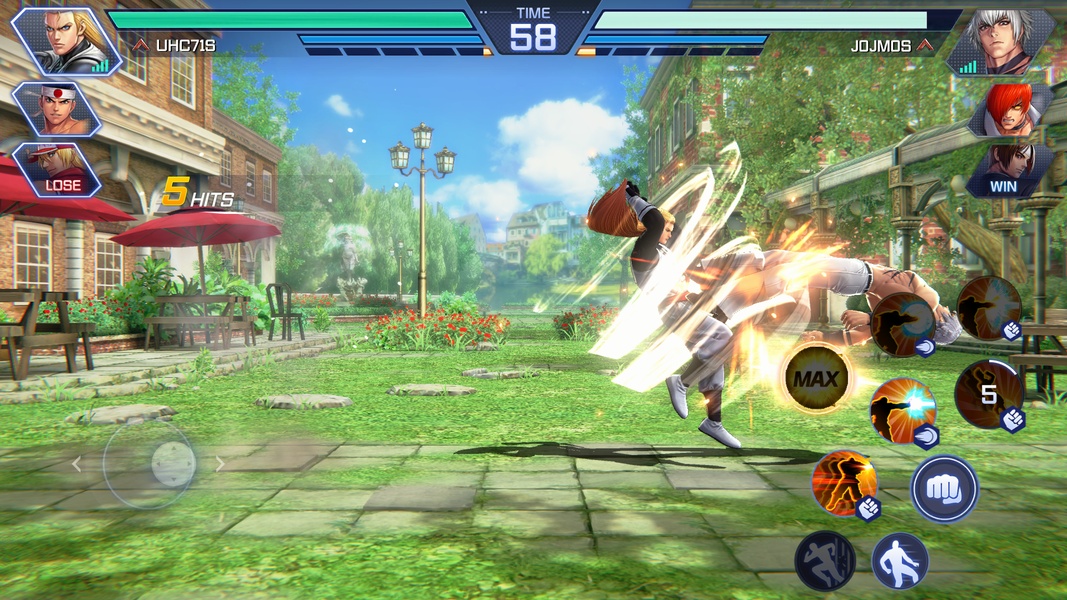Image resolution: width=1067 pixels, height=600 pixels.
Task: Select the headband fighter portrait
Action: tap(56, 108)
